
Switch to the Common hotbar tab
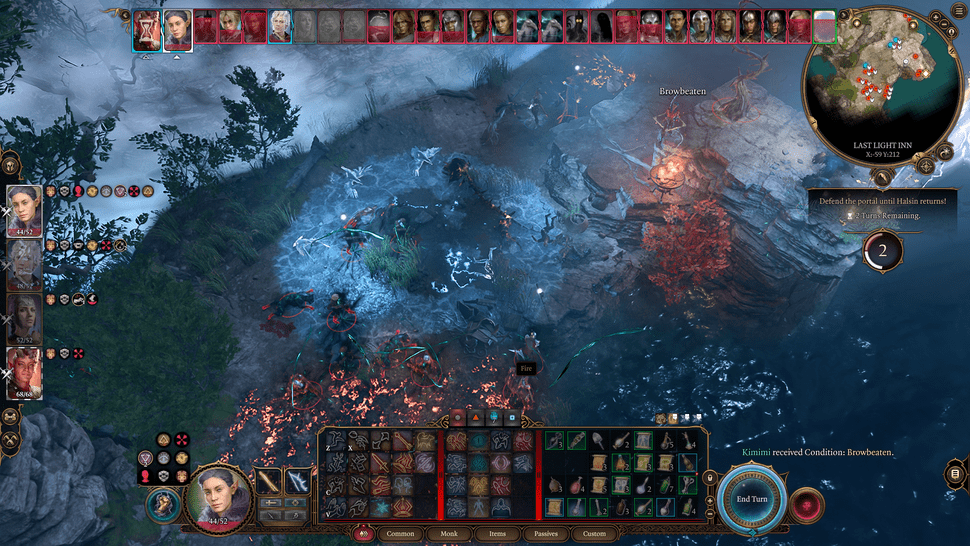(x=400, y=533)
